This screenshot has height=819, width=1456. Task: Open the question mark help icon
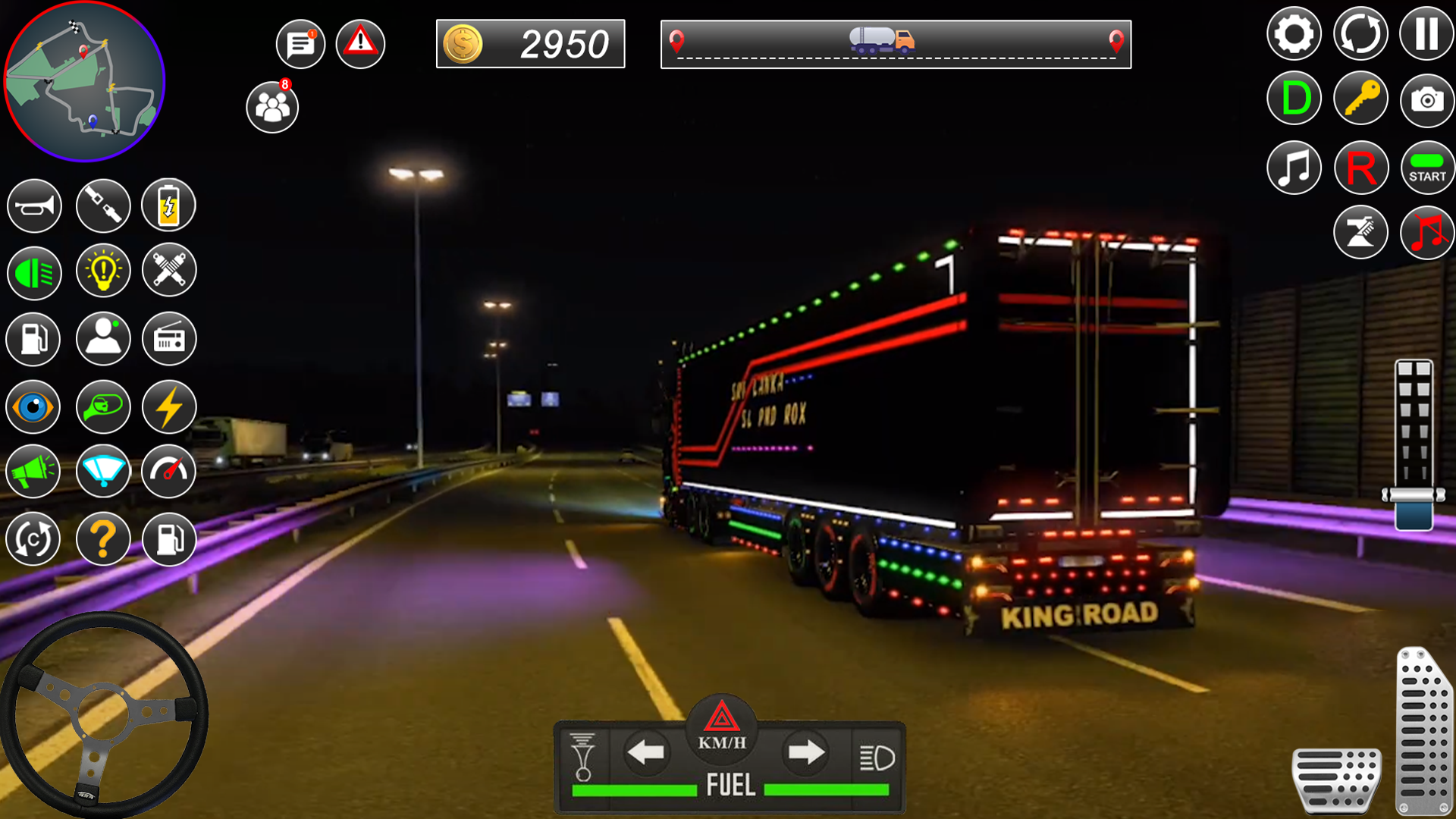click(x=103, y=539)
